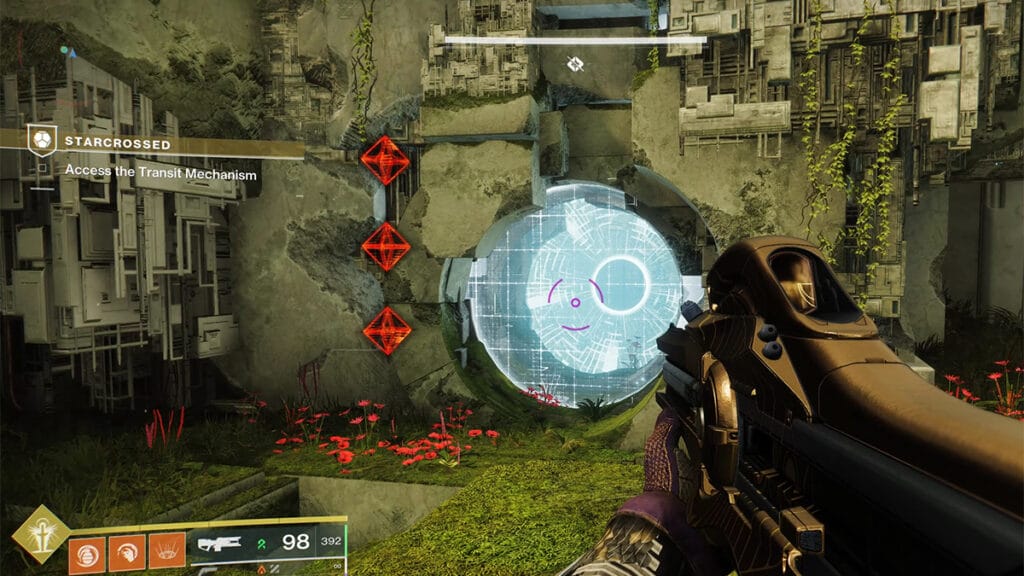1024x576 pixels.
Task: Select the equipped rifle weapon icon
Action: tap(220, 543)
